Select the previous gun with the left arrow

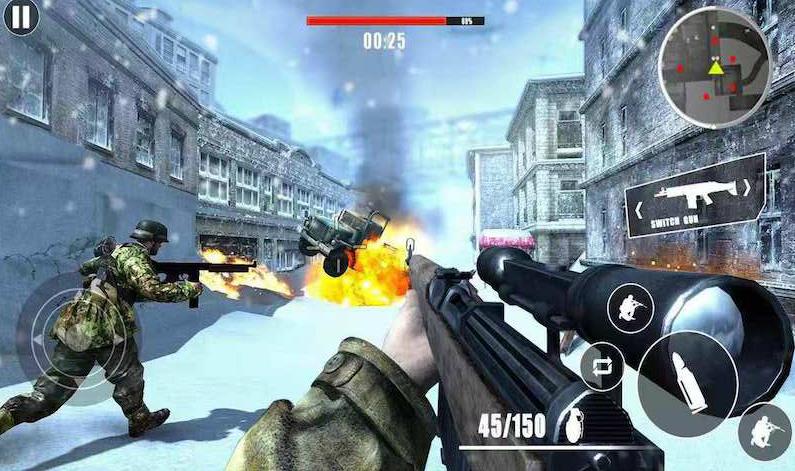[636, 211]
